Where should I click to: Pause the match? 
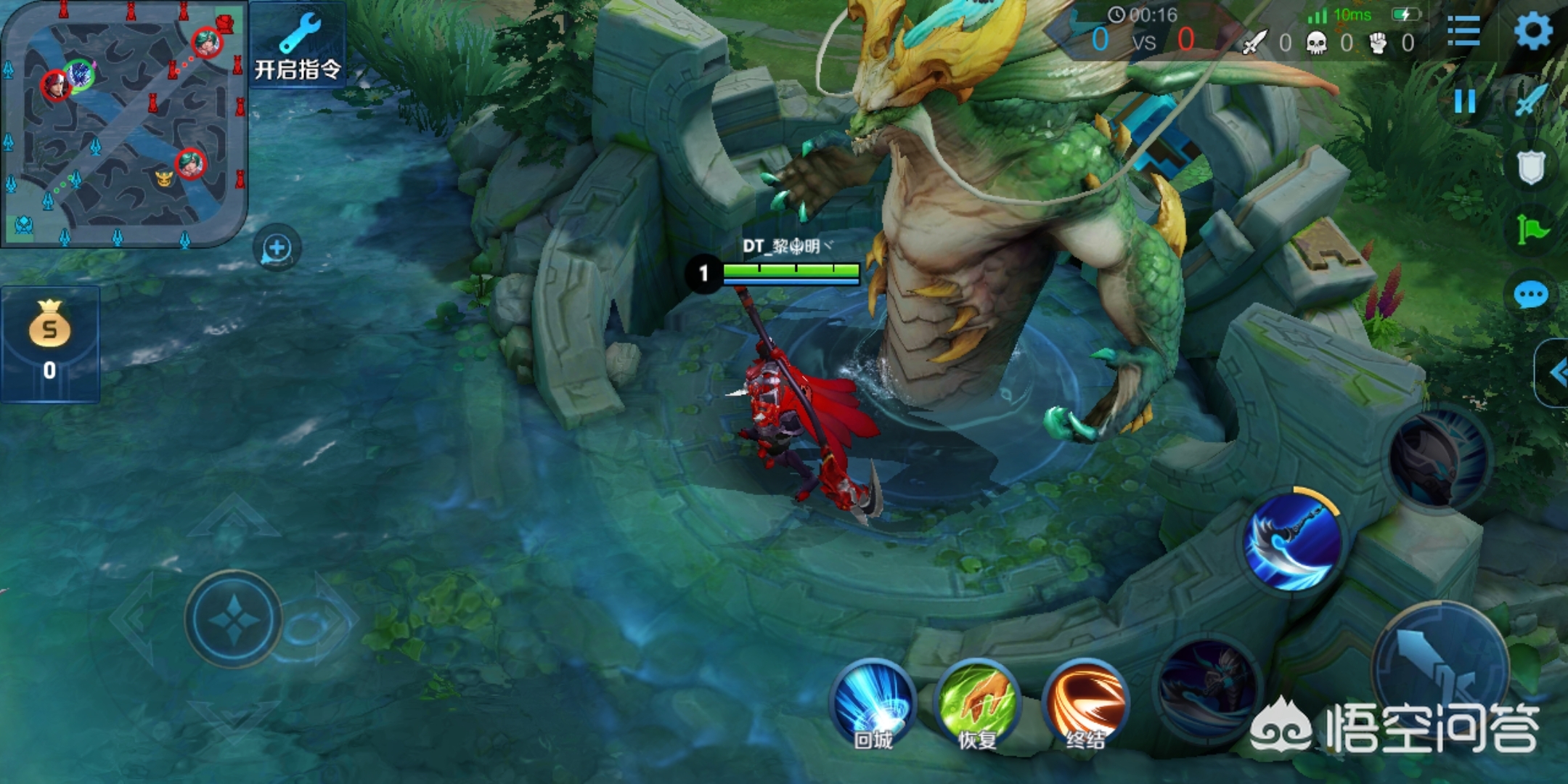[x=1465, y=101]
